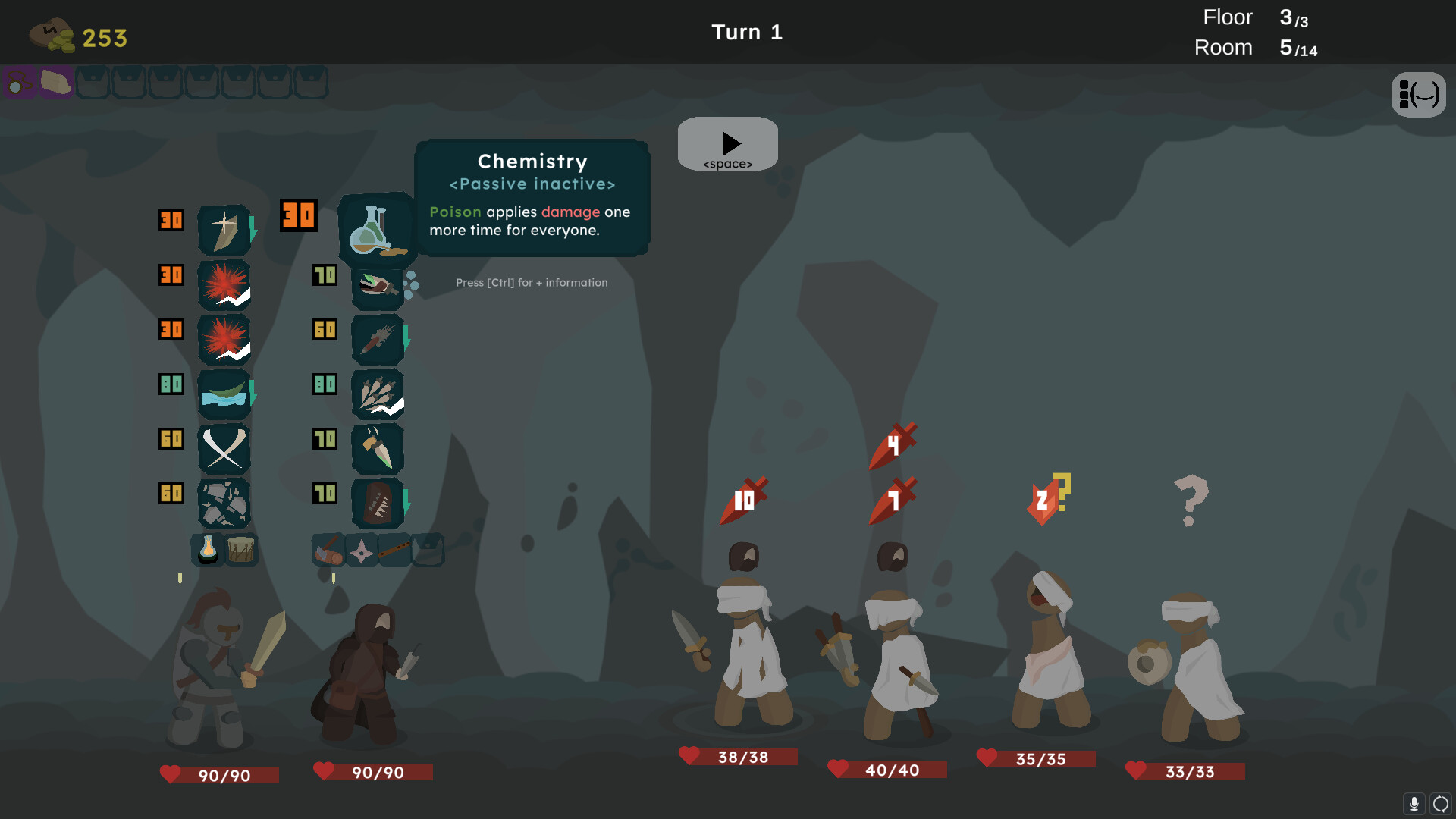Open the menu button in the top-right corner

click(x=1418, y=95)
